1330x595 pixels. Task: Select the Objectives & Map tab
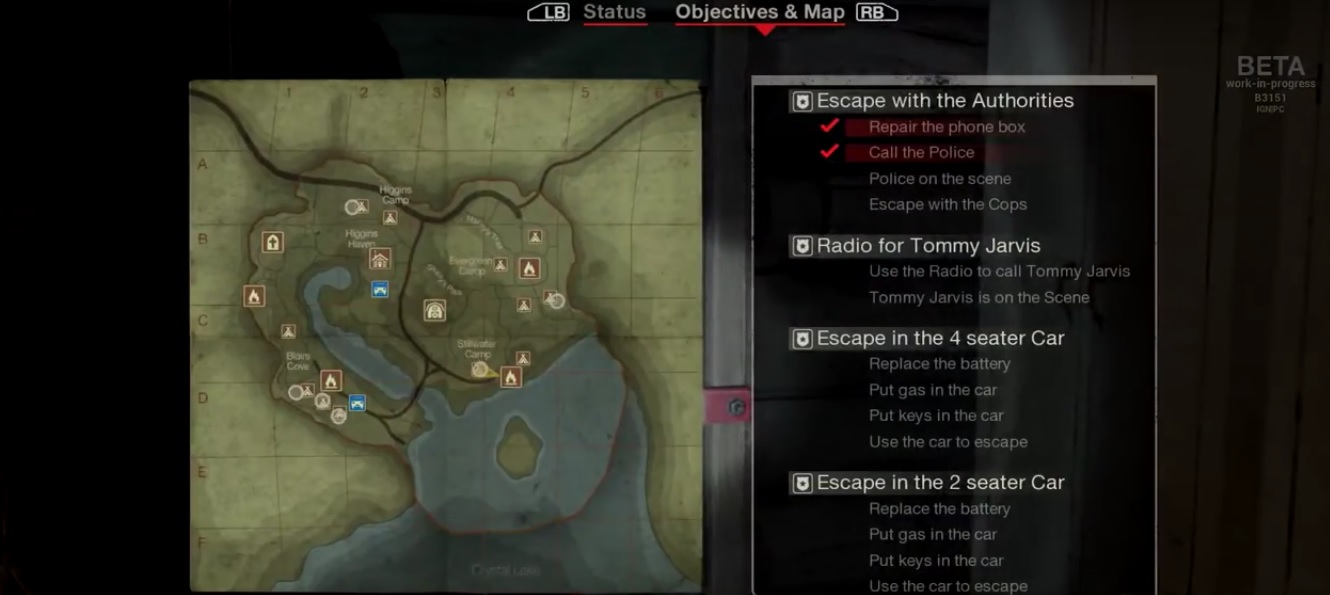tap(760, 13)
